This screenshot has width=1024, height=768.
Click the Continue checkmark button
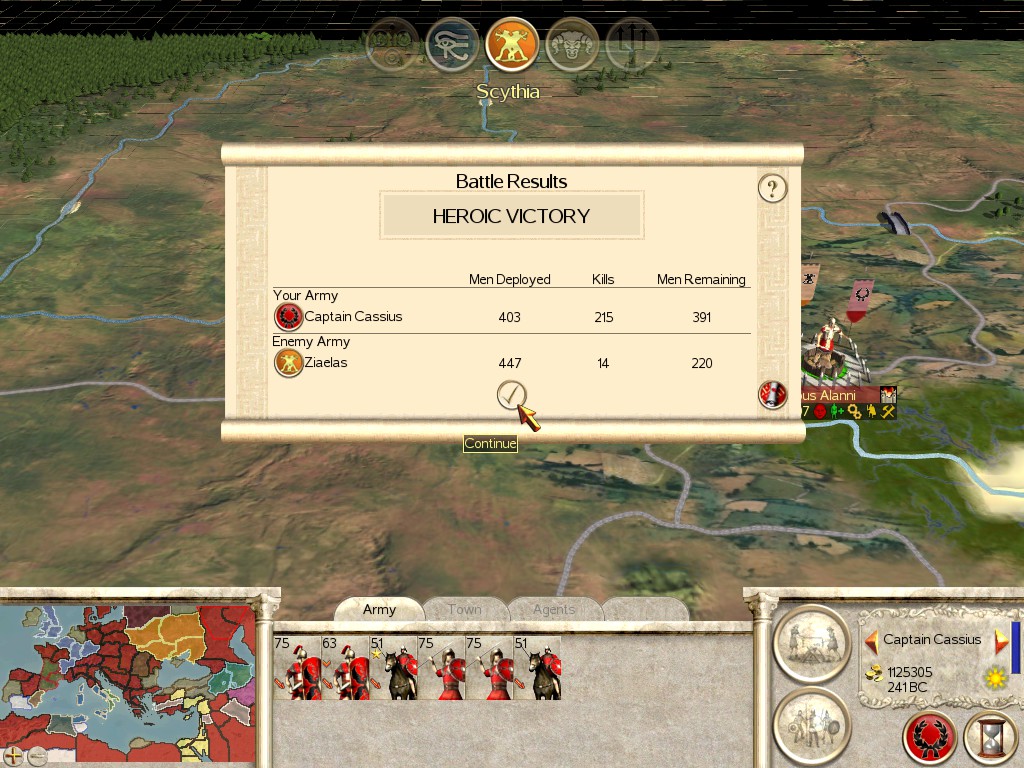tap(511, 396)
